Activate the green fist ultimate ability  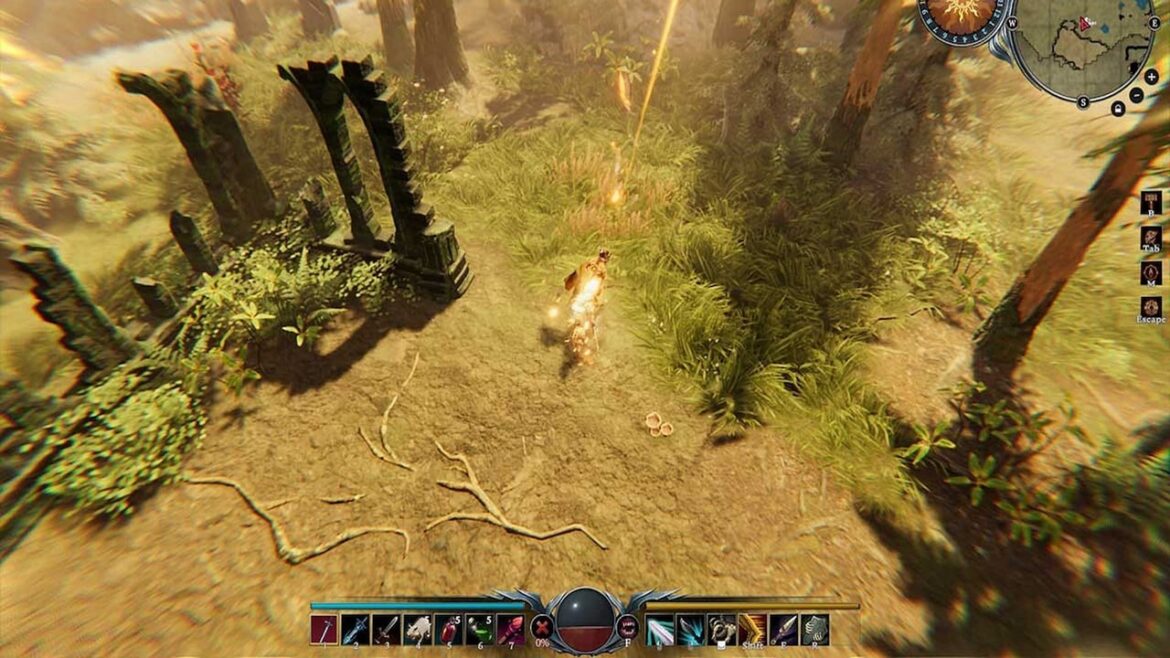pos(815,628)
